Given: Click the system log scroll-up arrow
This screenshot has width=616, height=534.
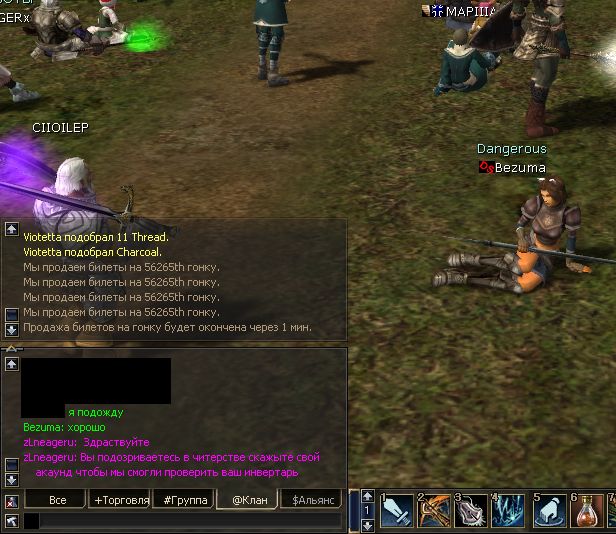Looking at the screenshot, I should point(12,229).
